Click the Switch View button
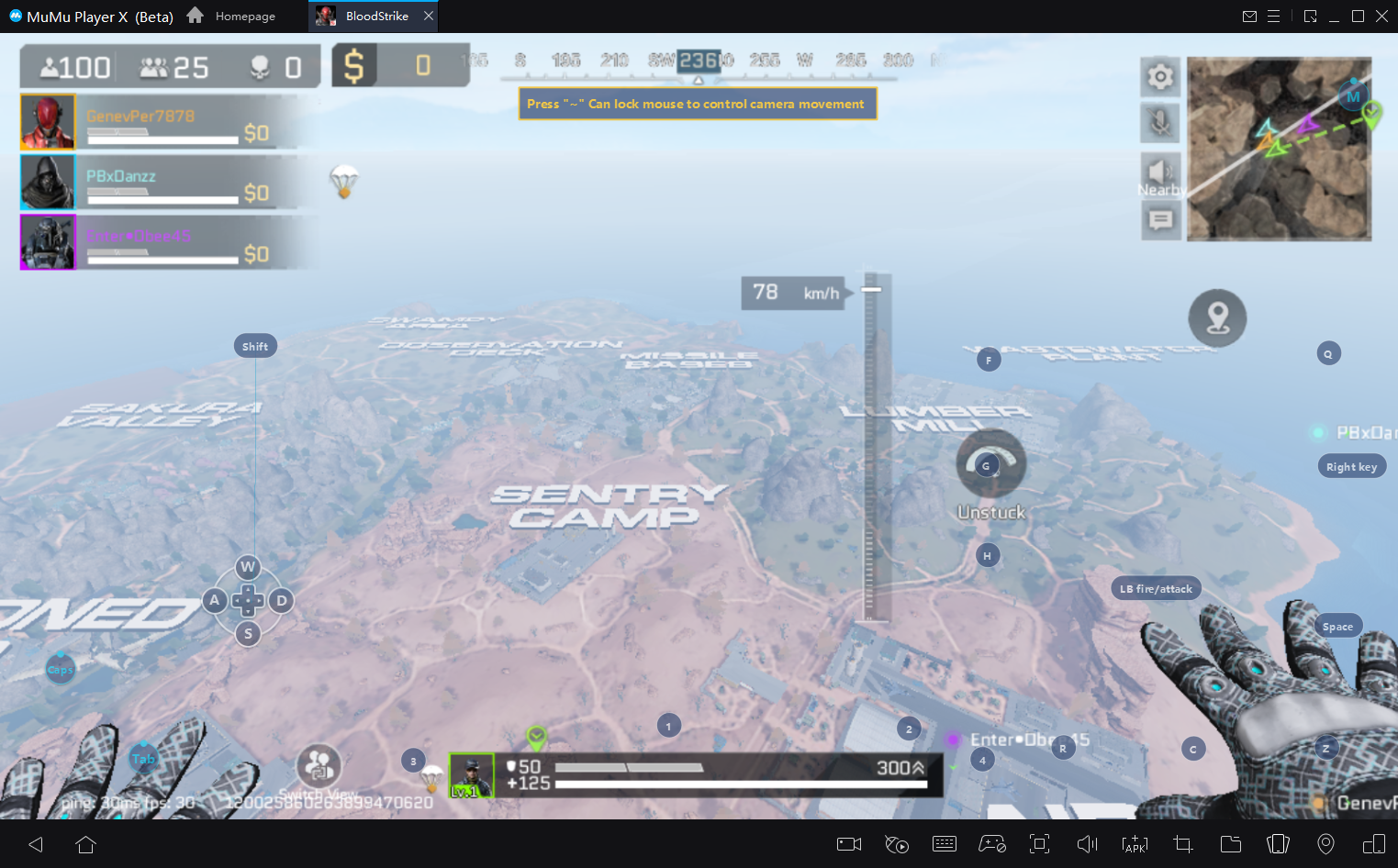 319,766
